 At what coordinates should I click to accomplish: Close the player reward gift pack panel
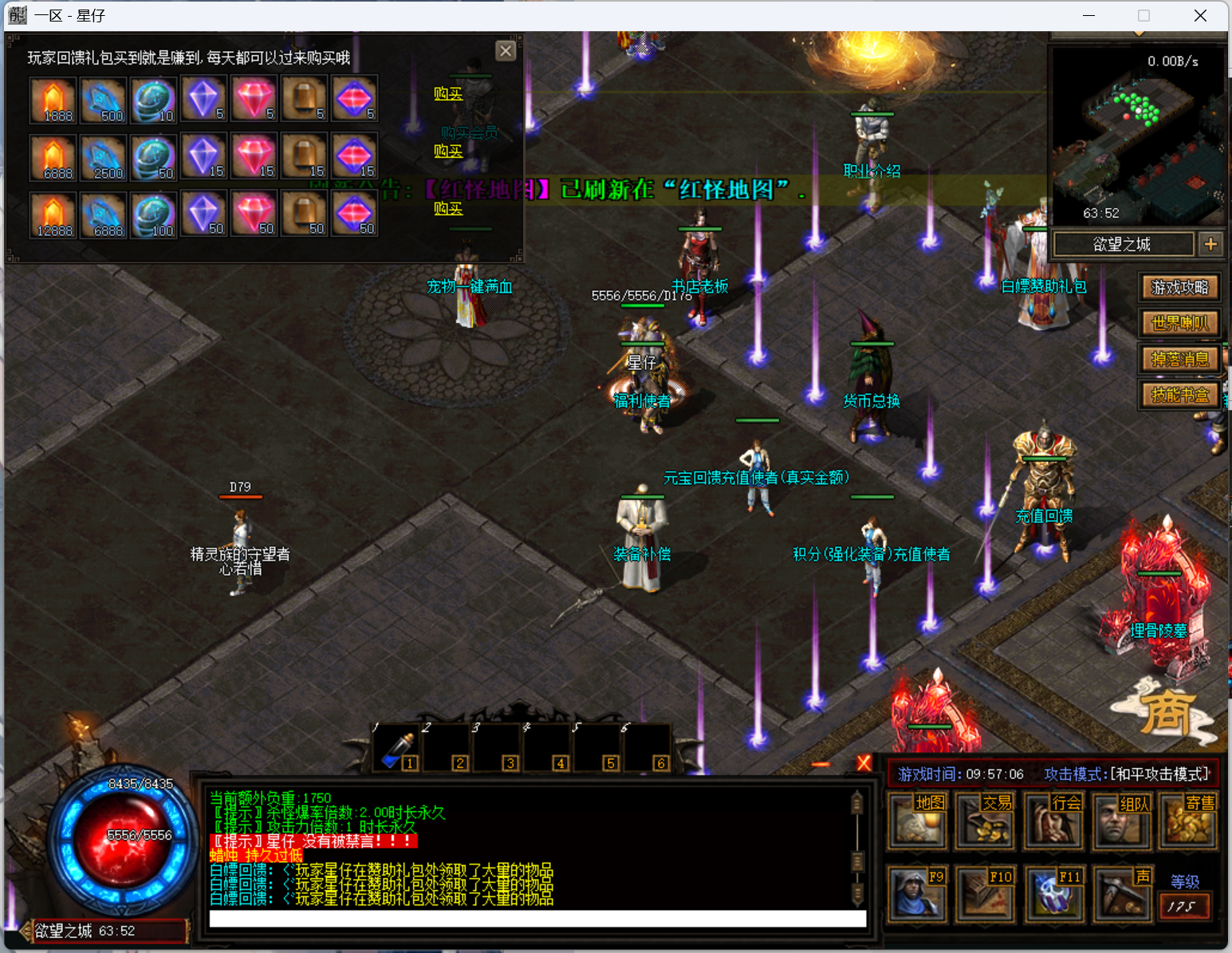click(x=506, y=51)
